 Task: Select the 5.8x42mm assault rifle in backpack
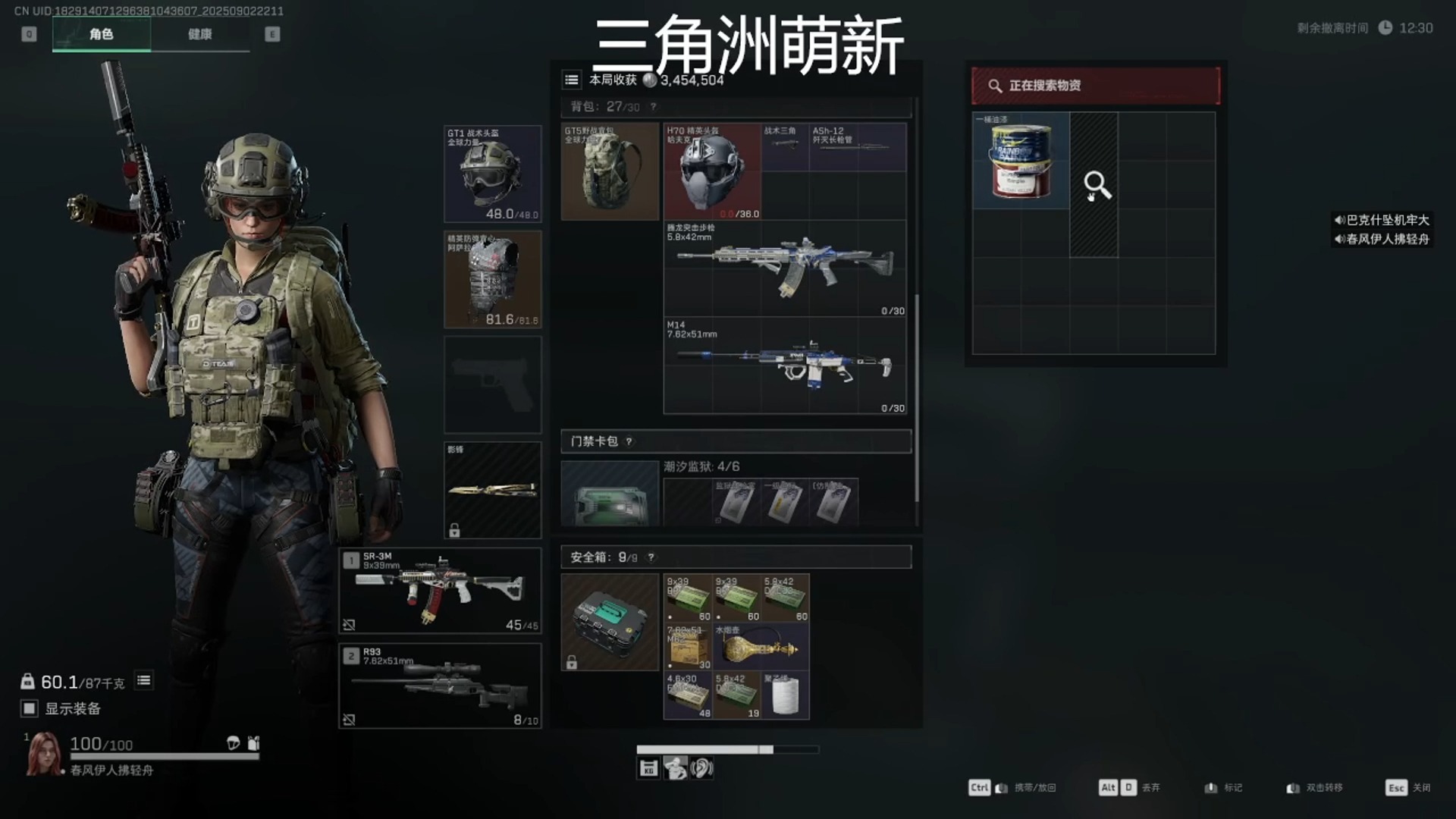click(x=785, y=268)
